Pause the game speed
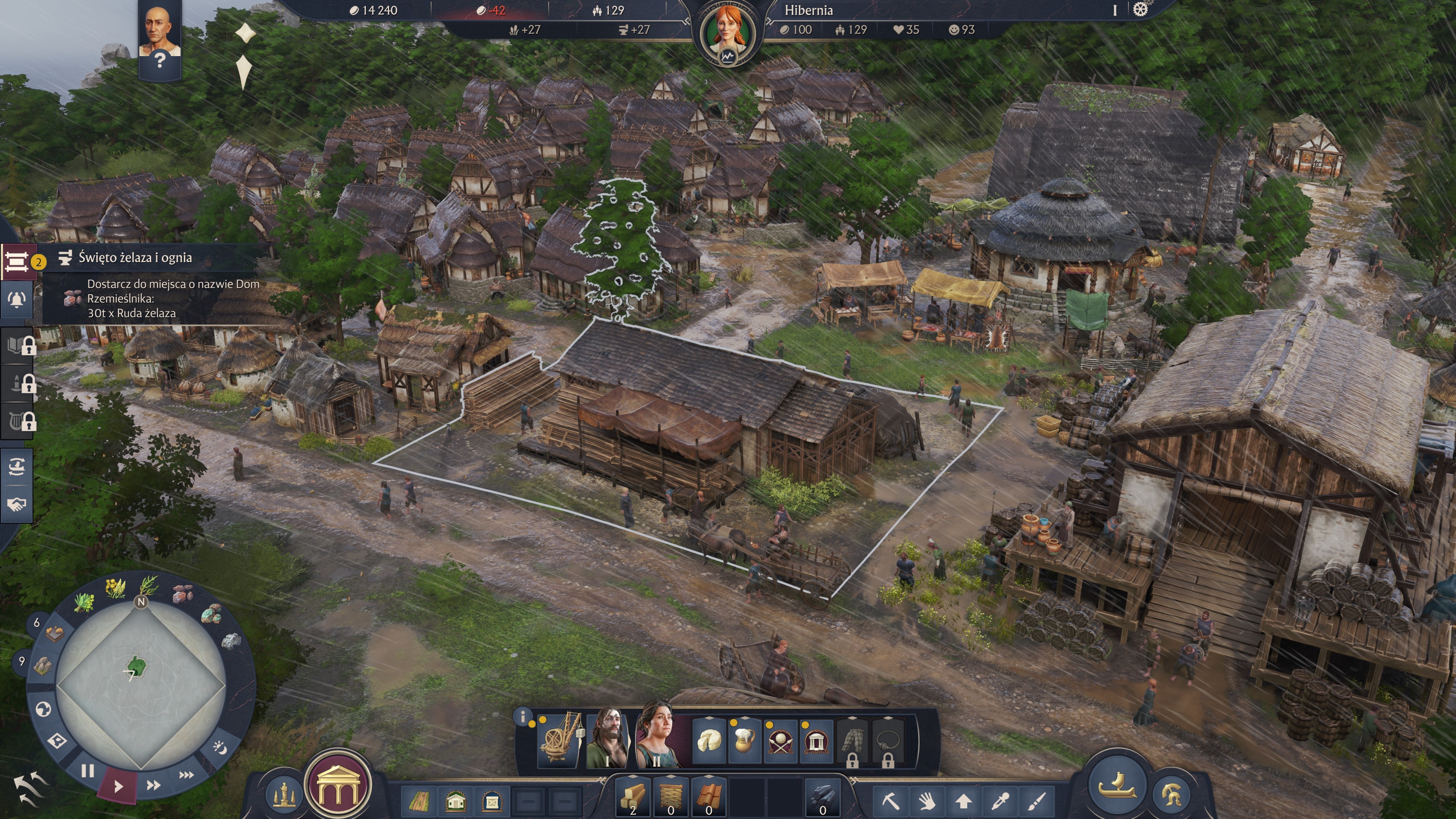This screenshot has height=819, width=1456. pos(88,770)
